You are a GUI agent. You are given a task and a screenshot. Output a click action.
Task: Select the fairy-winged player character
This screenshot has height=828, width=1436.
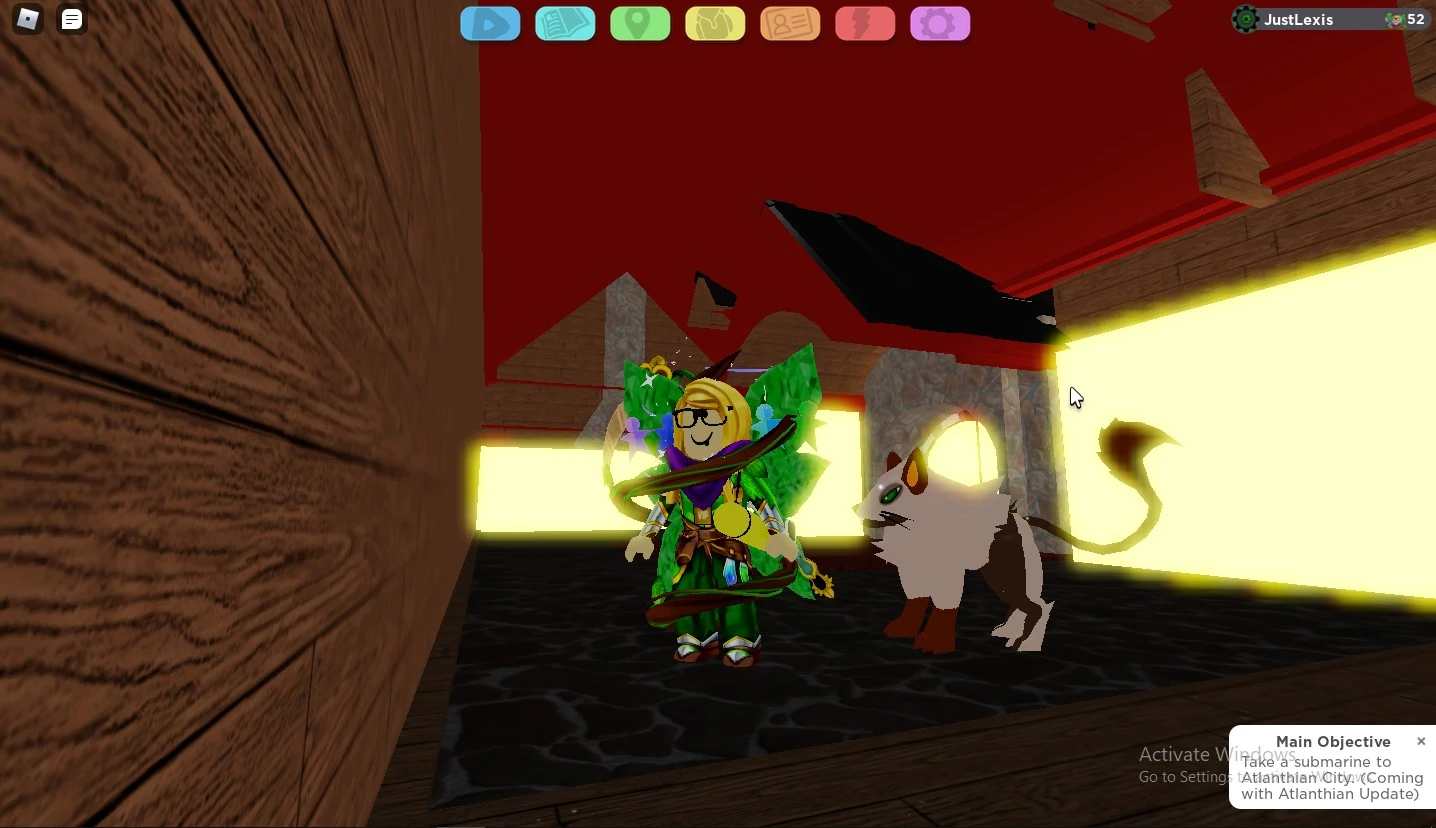[710, 500]
